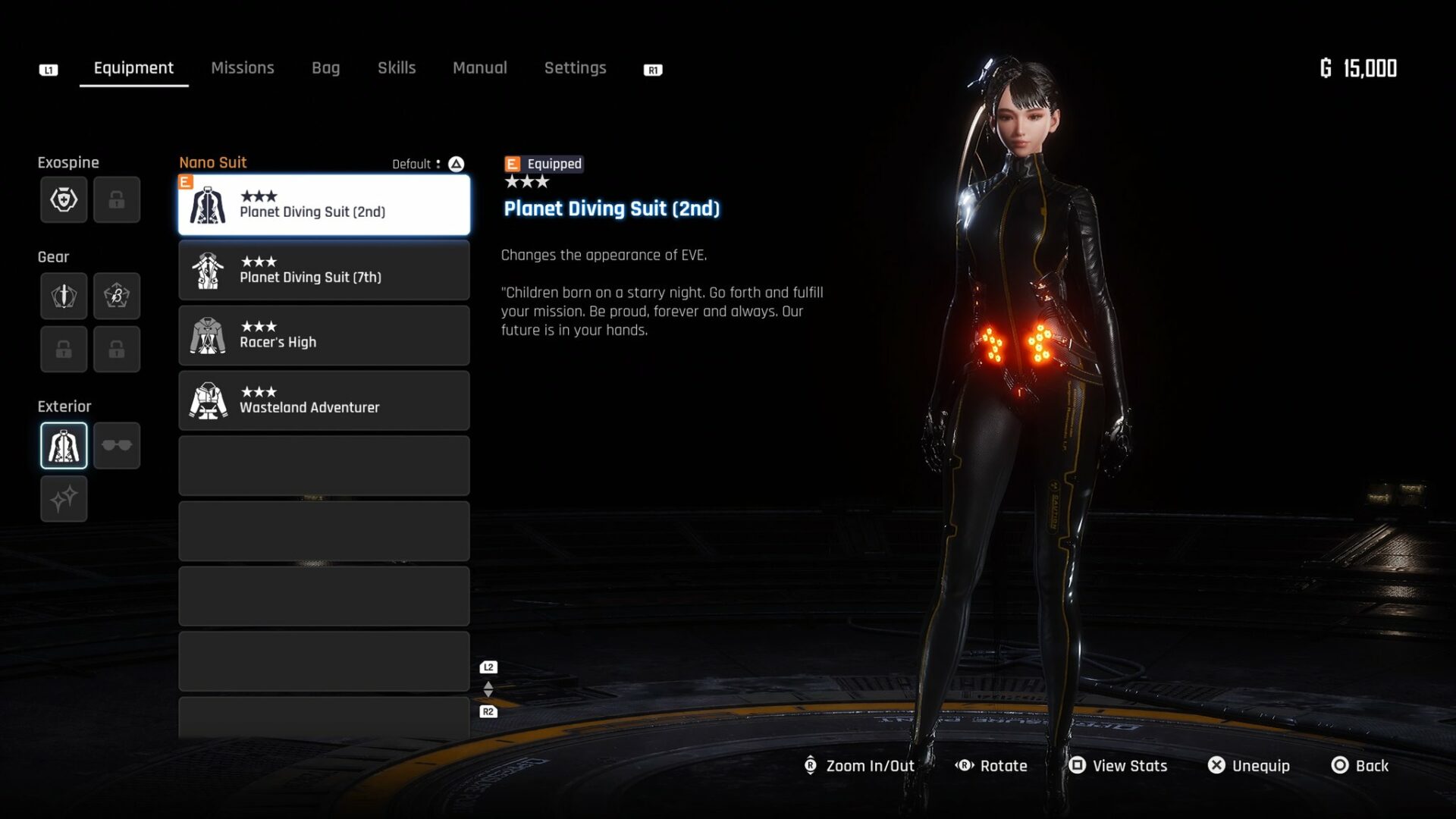Click the R1 shoulder button indicator
The image size is (1456, 819).
coord(652,69)
